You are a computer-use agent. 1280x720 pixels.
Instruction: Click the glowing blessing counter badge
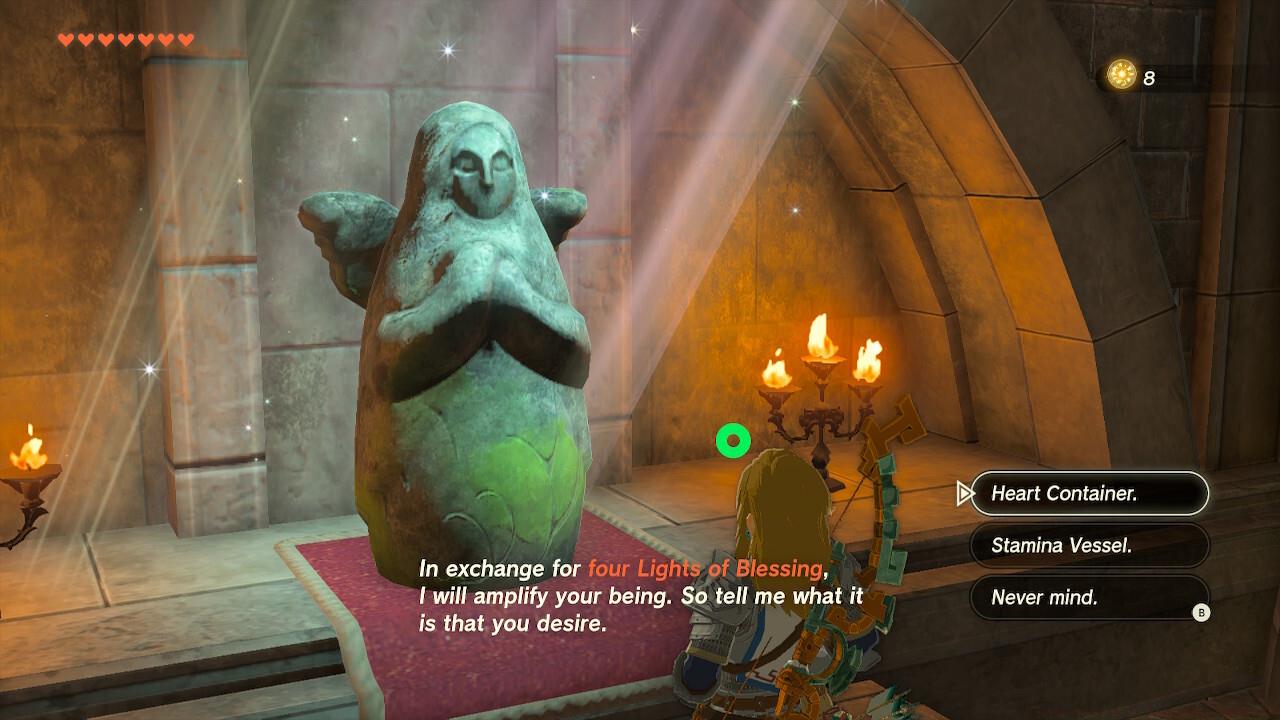pyautogui.click(x=1122, y=73)
